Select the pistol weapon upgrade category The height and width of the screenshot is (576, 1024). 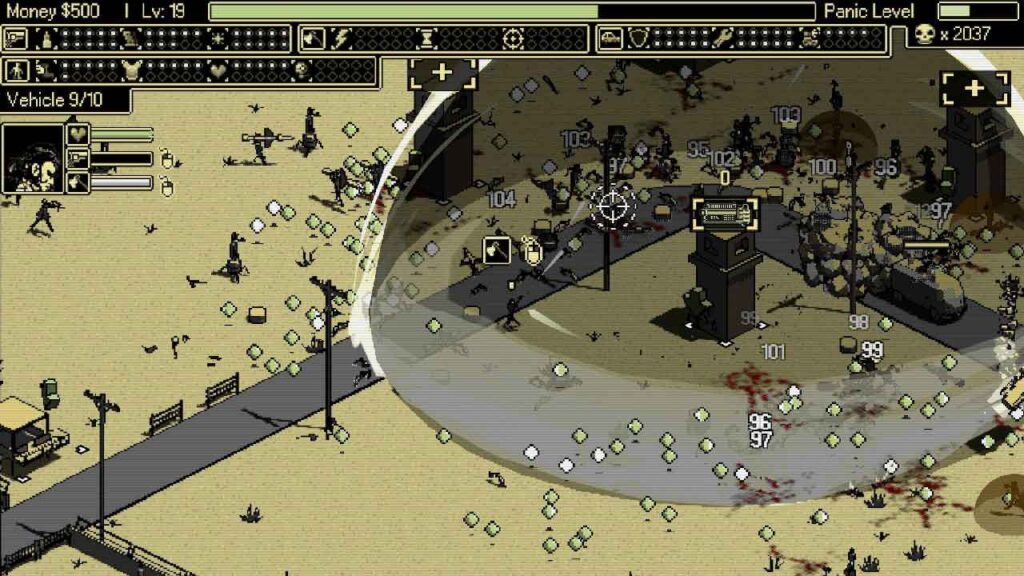[x=16, y=39]
